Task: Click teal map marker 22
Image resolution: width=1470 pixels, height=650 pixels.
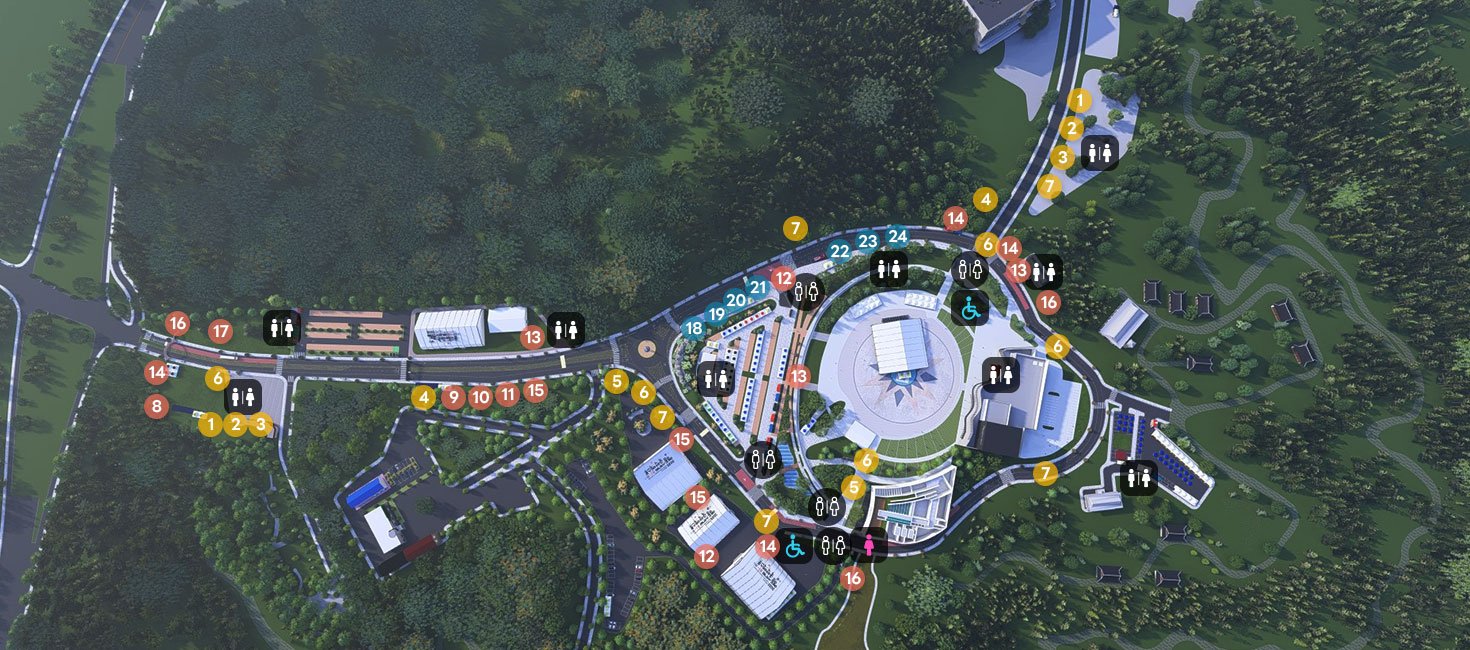Action: (x=840, y=251)
